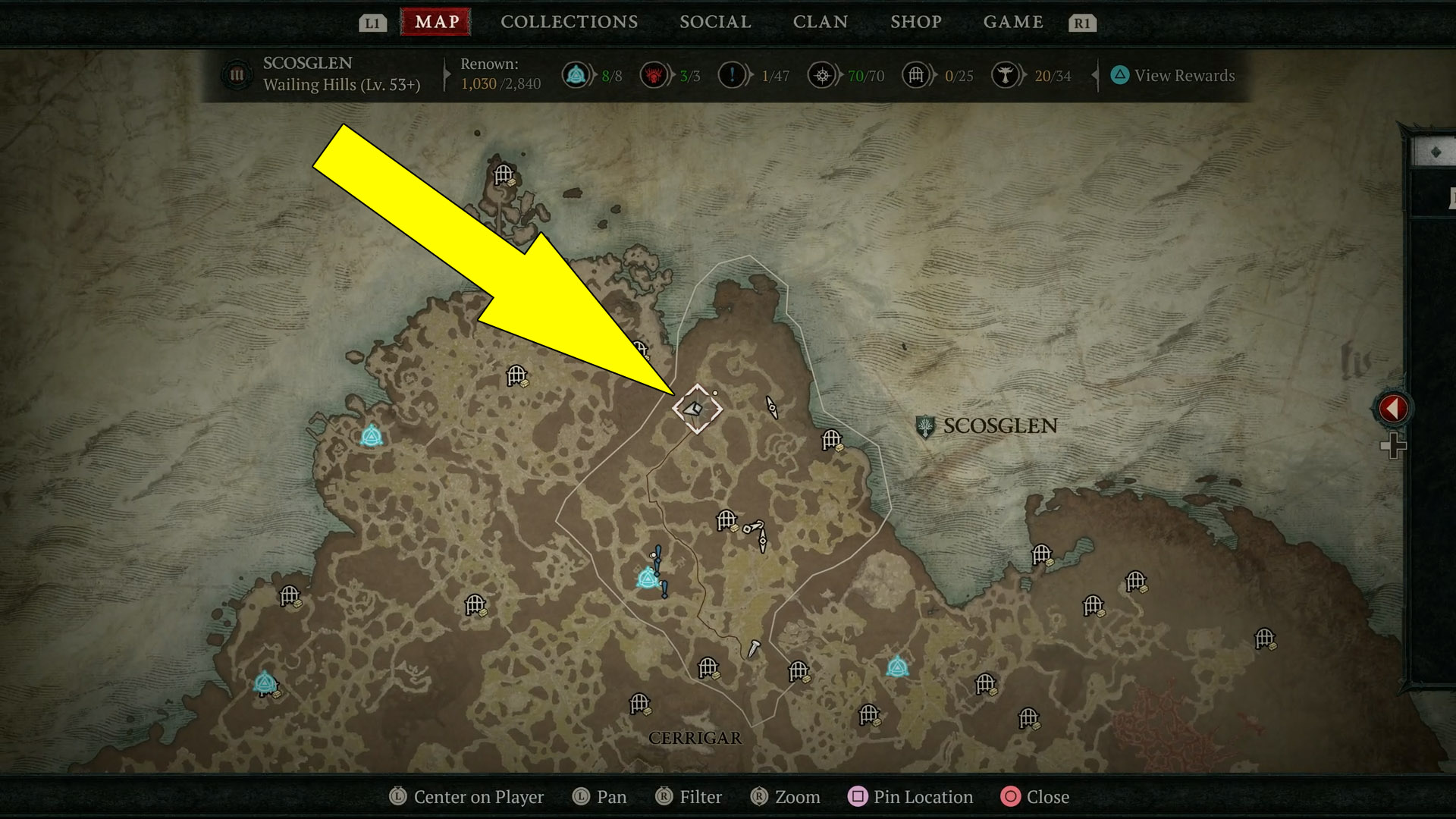The height and width of the screenshot is (819, 1456).
Task: Switch to the Game tab
Action: [1013, 22]
